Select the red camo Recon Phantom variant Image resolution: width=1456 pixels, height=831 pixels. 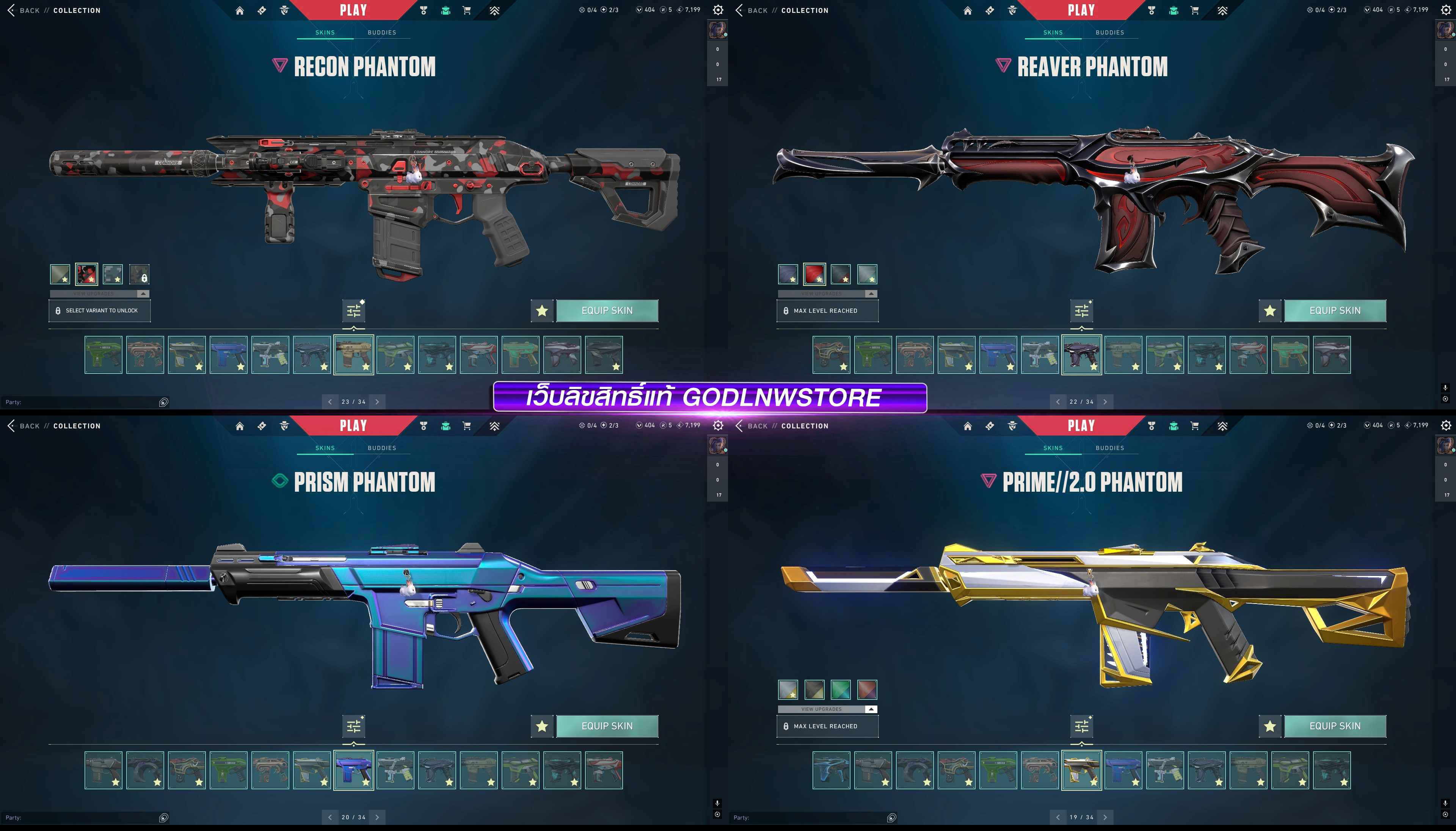coord(87,274)
